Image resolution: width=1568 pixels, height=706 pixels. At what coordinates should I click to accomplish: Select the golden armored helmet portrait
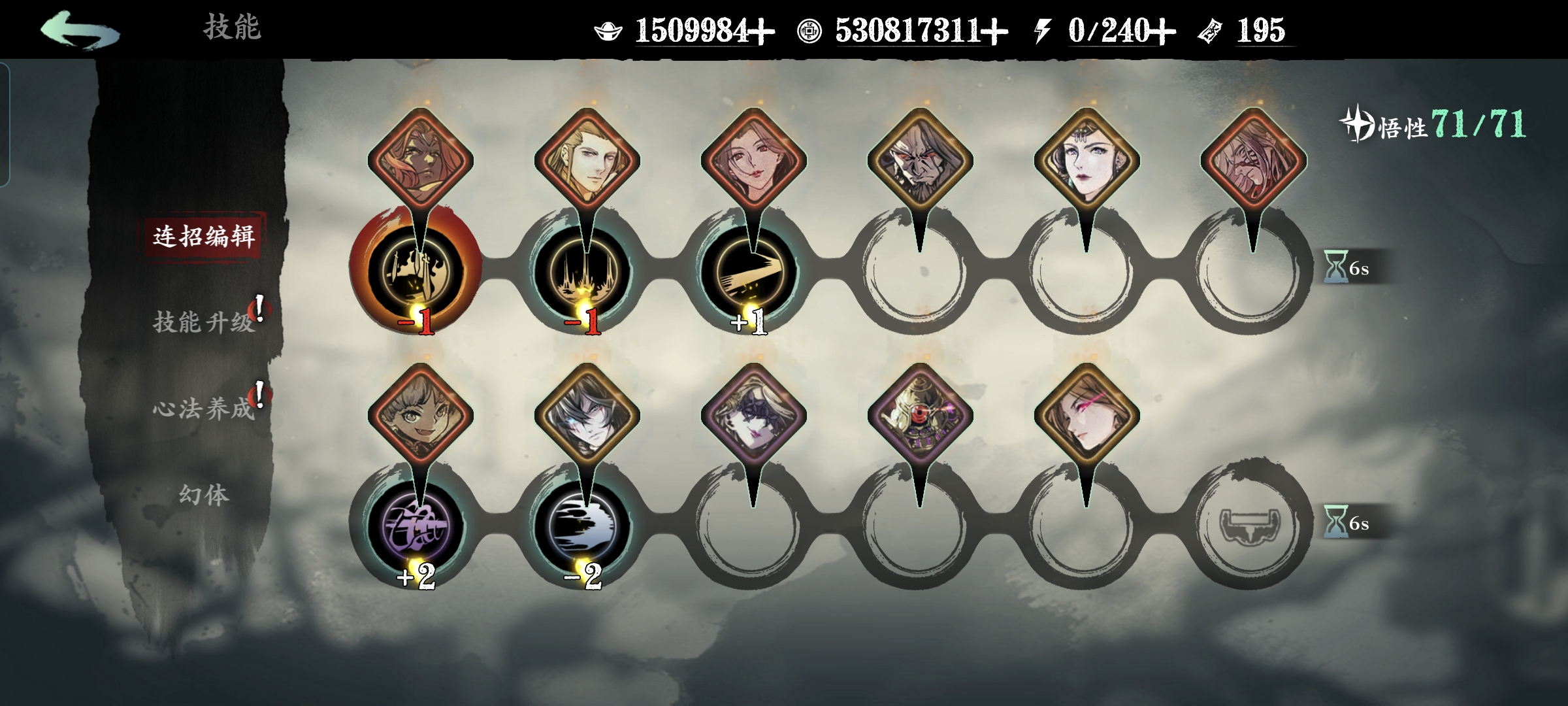[920, 415]
